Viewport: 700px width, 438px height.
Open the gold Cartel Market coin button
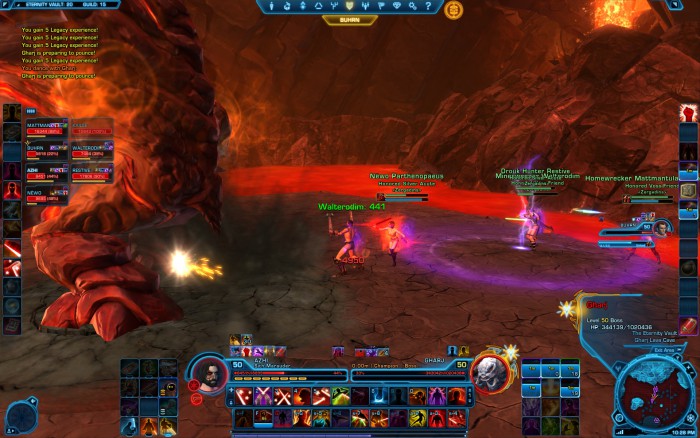coord(452,9)
